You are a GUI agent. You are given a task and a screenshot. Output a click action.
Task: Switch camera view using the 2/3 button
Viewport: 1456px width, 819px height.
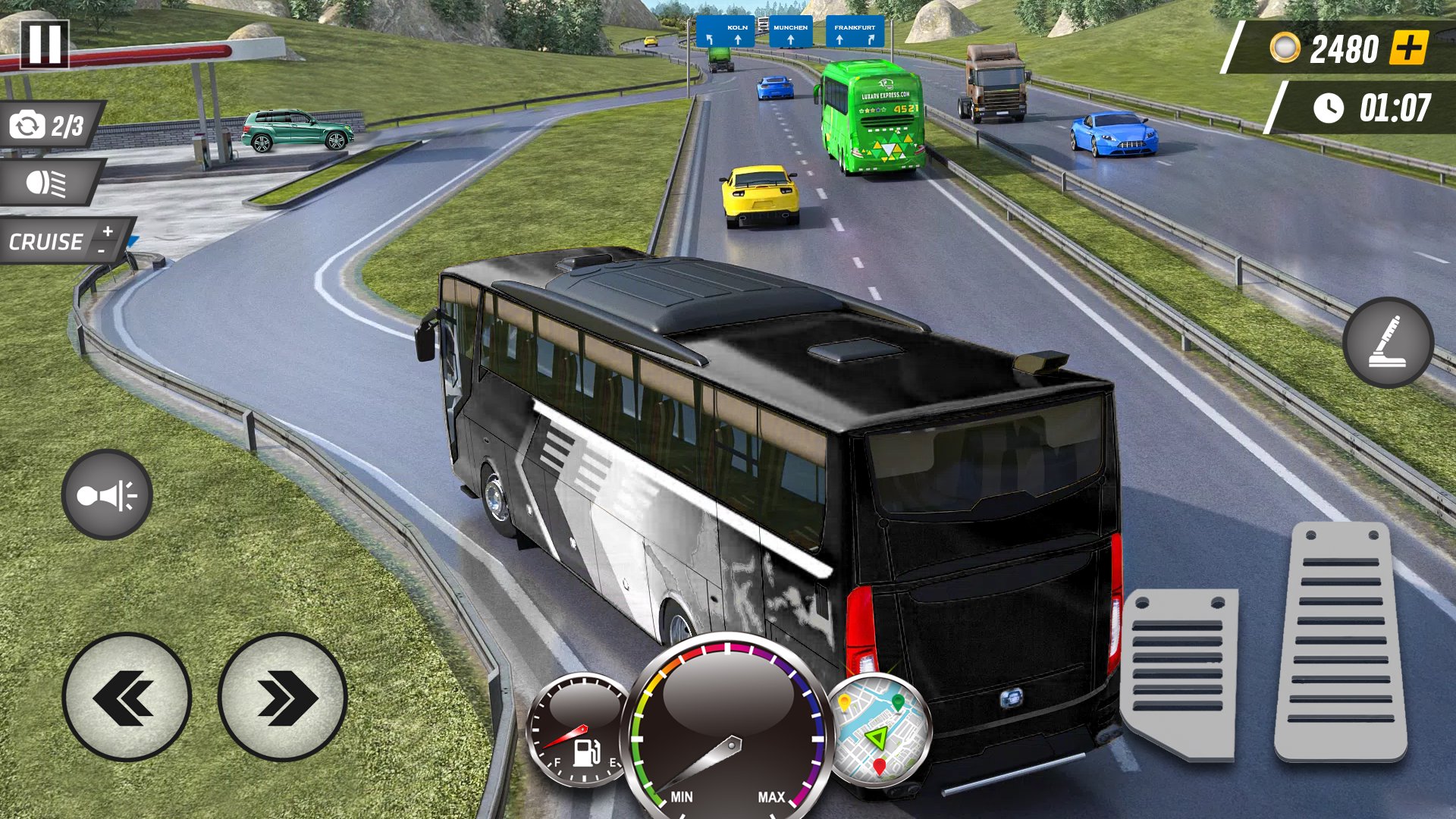click(49, 125)
